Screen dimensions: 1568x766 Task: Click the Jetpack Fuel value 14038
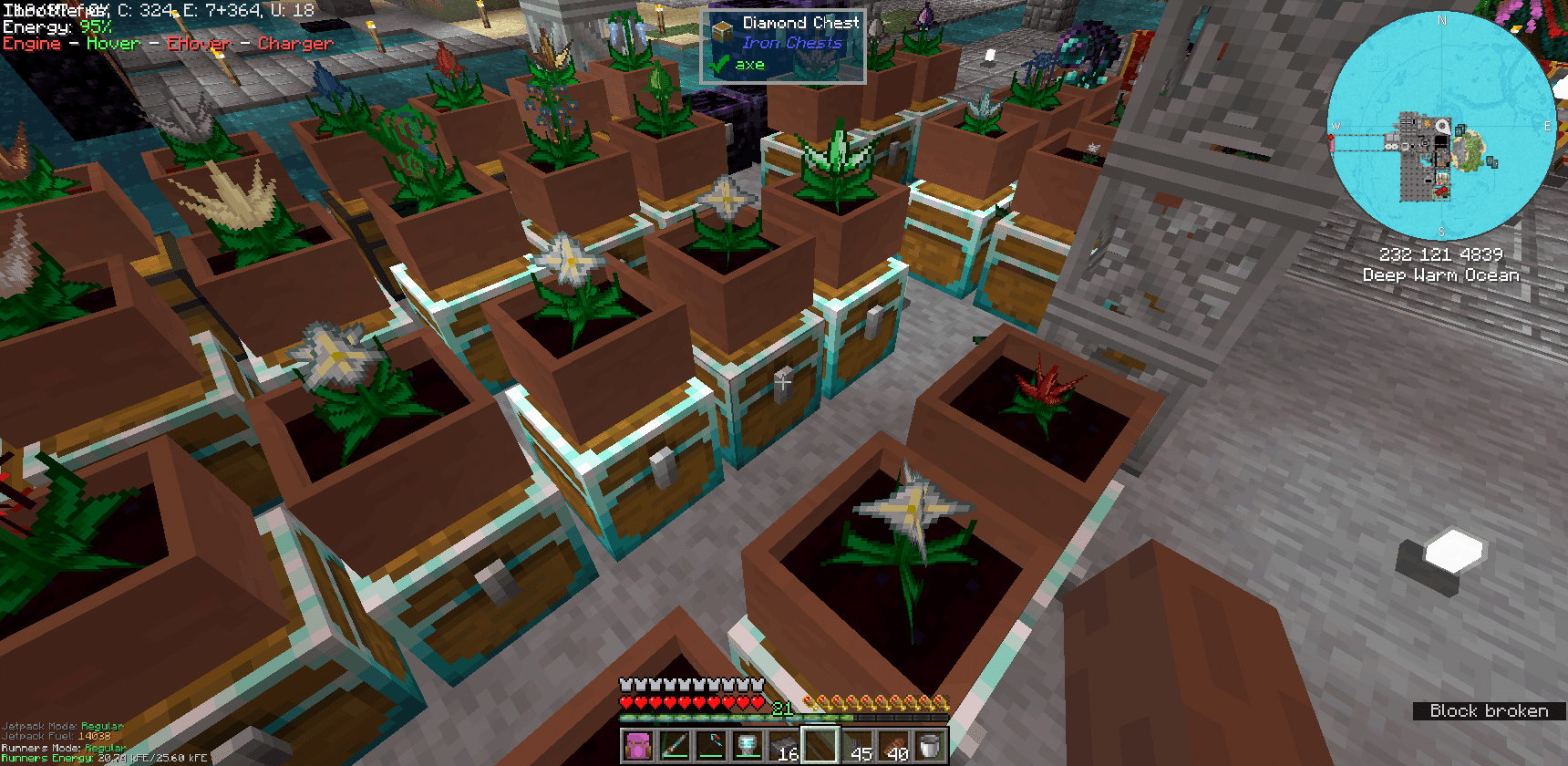point(94,735)
